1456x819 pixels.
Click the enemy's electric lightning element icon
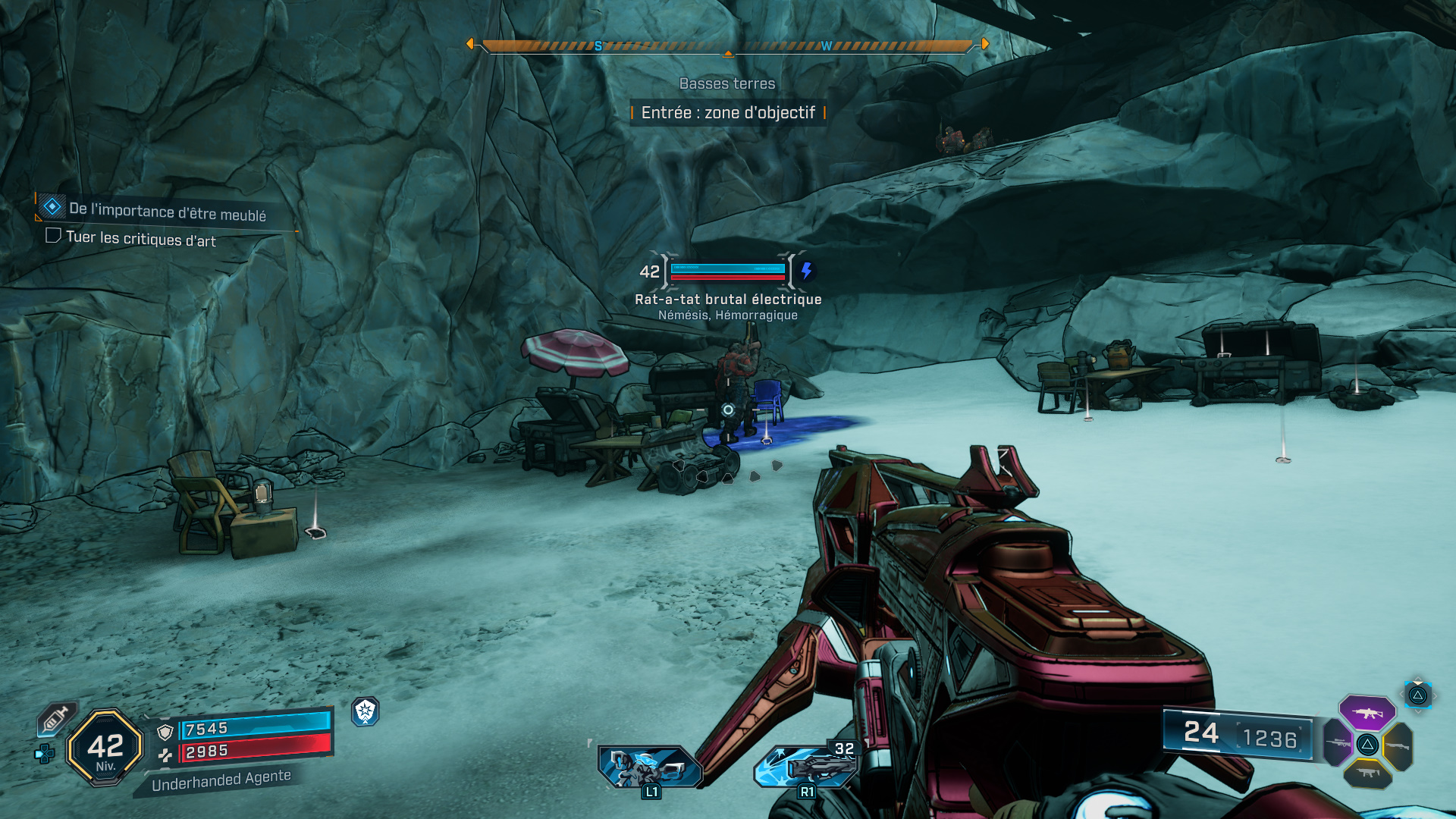pos(806,271)
